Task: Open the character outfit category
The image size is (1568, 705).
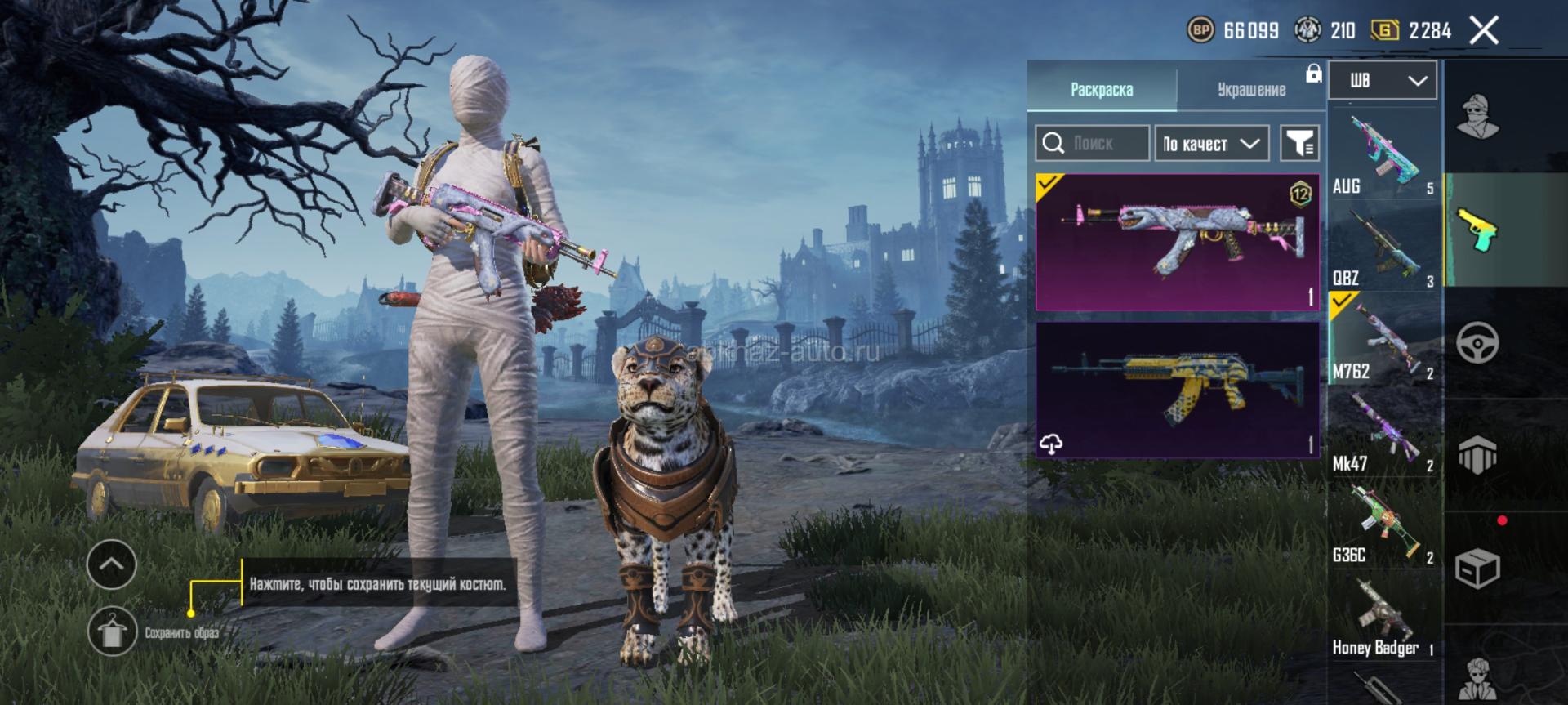Action: pos(1477,118)
